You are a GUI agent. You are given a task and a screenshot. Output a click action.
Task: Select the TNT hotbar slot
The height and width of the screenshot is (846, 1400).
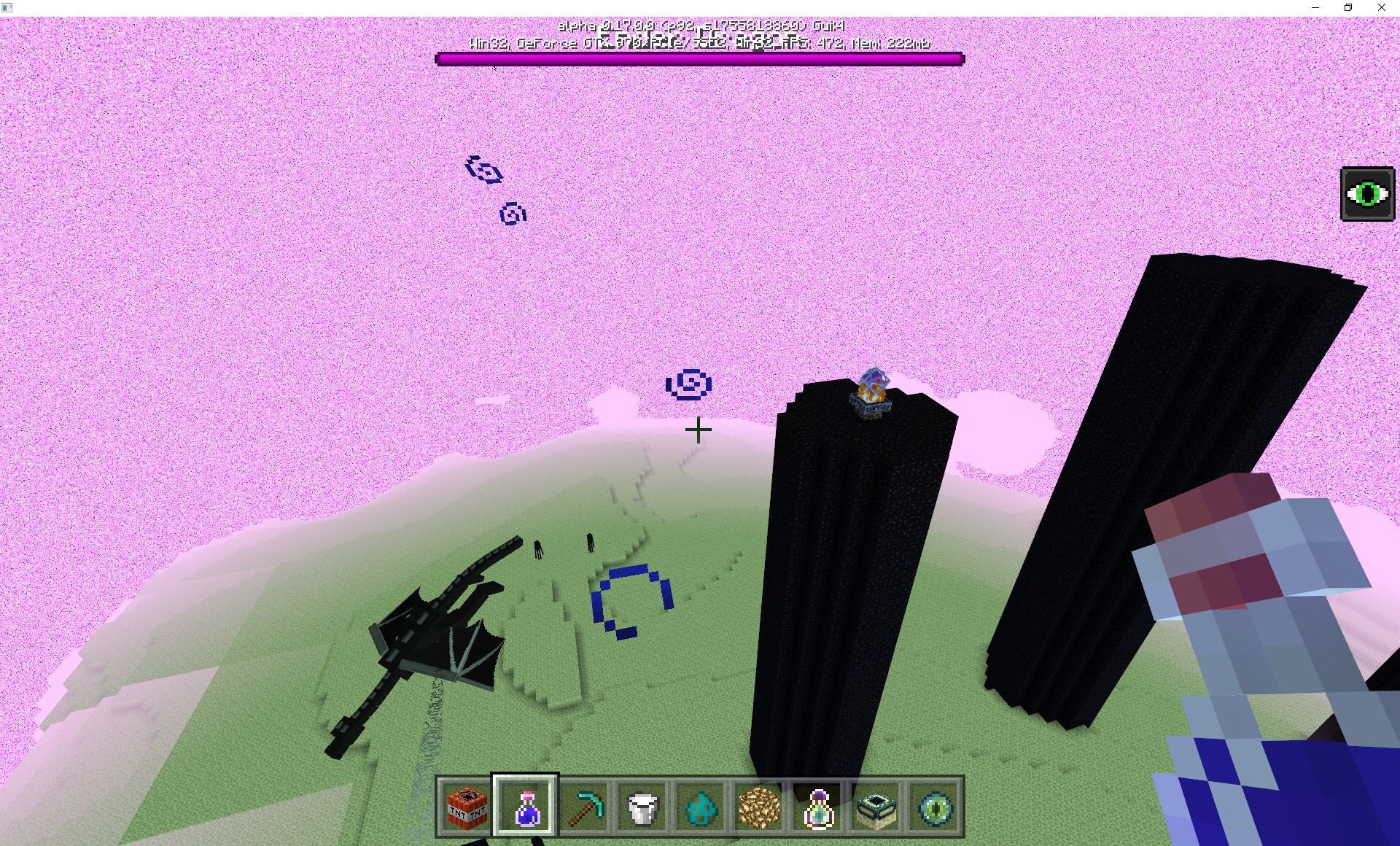pyautogui.click(x=467, y=806)
